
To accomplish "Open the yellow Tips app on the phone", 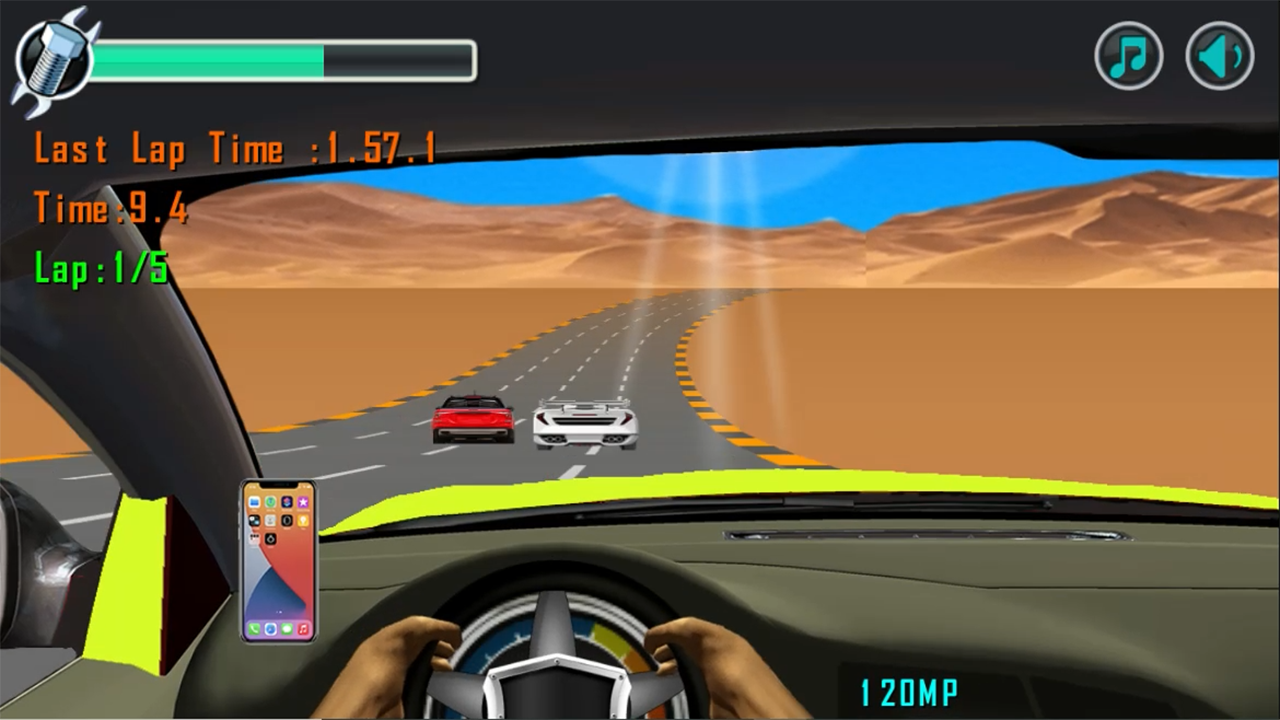I will (x=303, y=521).
